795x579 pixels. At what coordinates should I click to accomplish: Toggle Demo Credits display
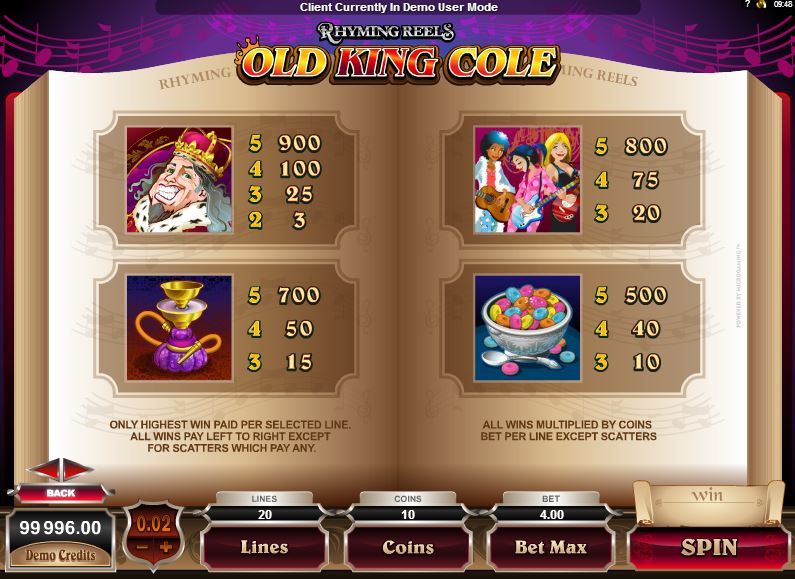pos(60,555)
